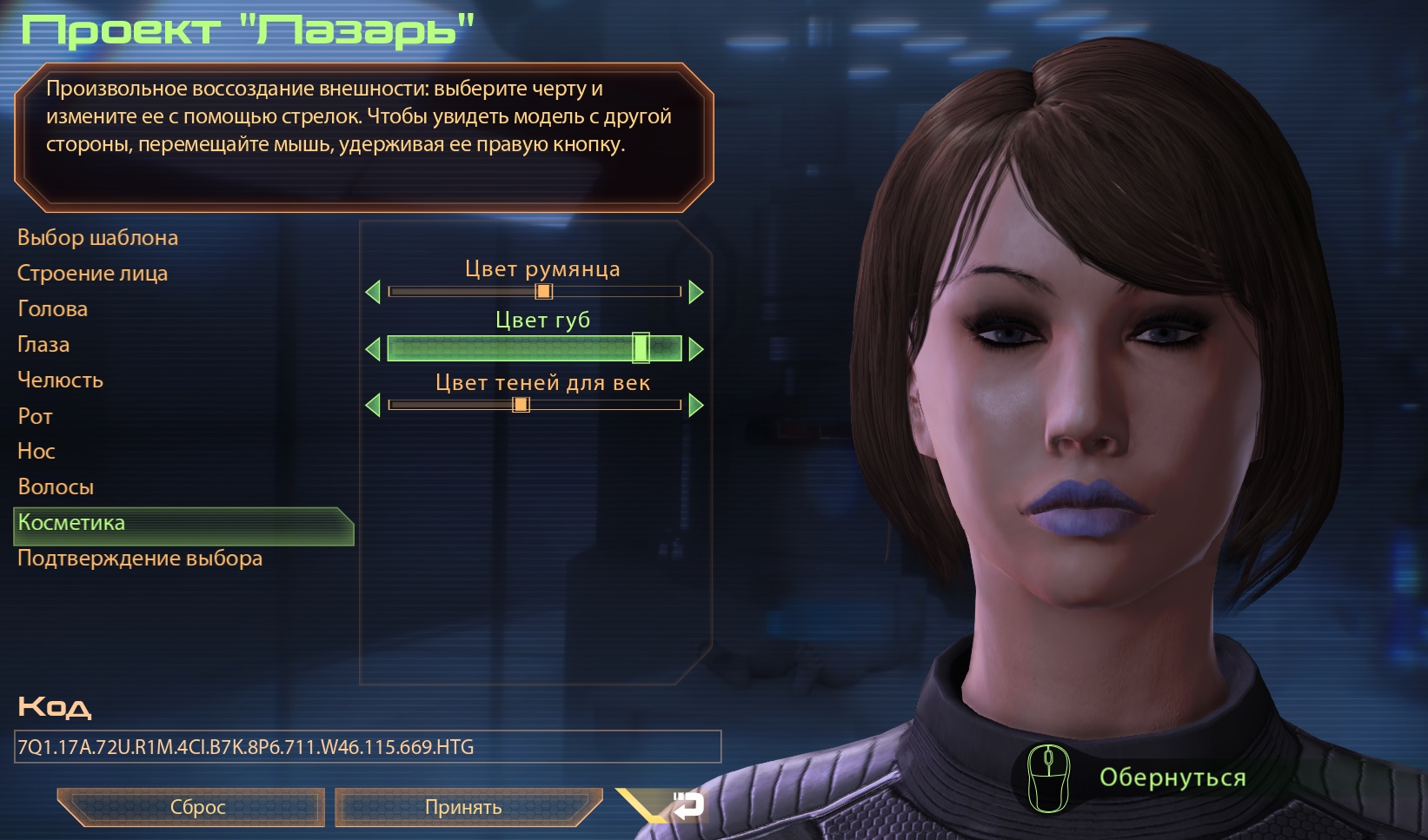1428x840 pixels.
Task: Open the Волосы options
Action: coord(56,487)
